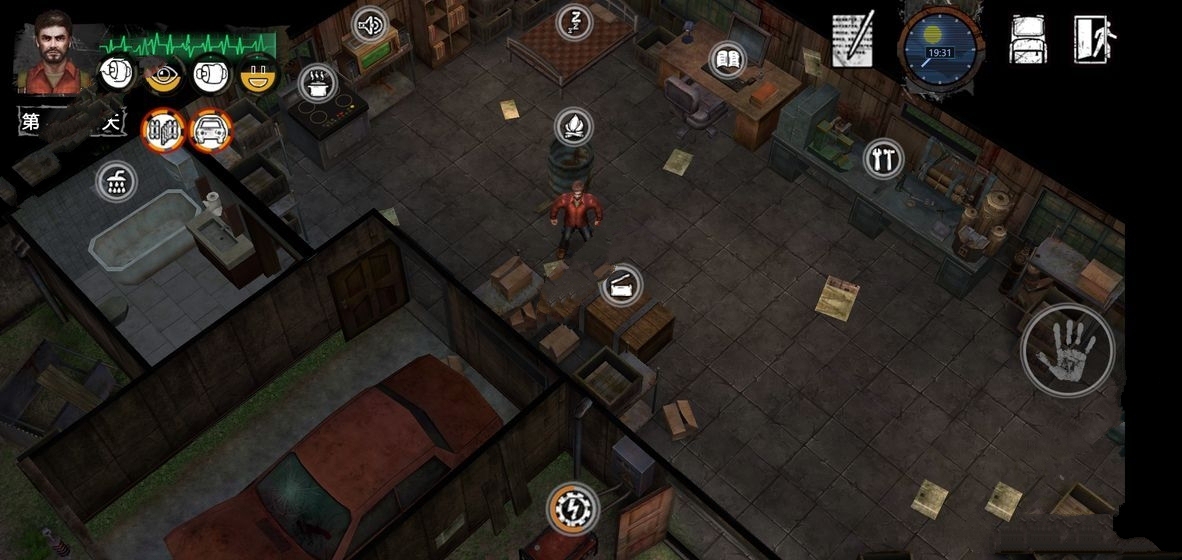
Task: Open the notes journal with pen icon
Action: click(x=853, y=40)
